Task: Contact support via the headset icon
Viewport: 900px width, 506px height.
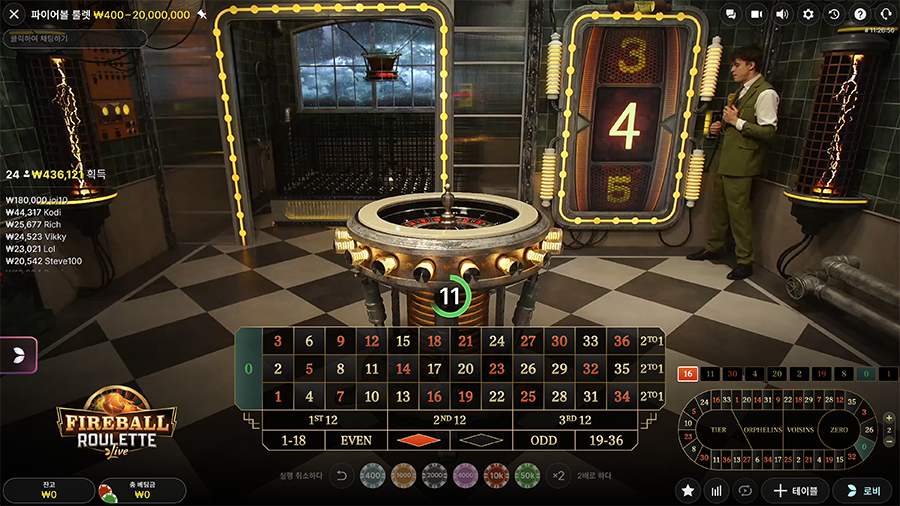Action: tap(885, 14)
